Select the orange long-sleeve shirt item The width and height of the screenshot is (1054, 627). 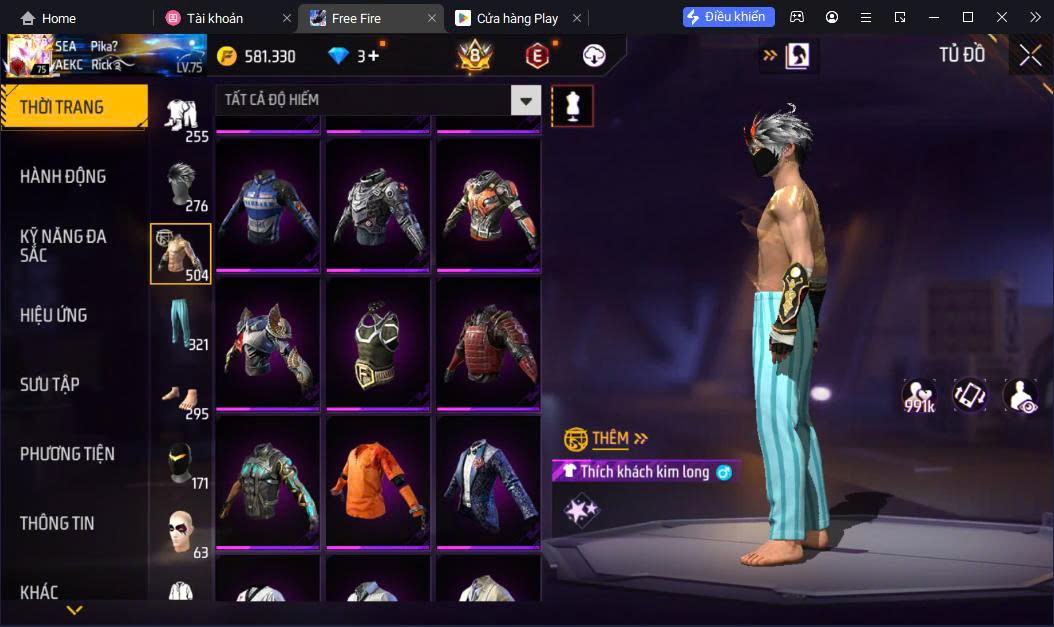point(378,480)
